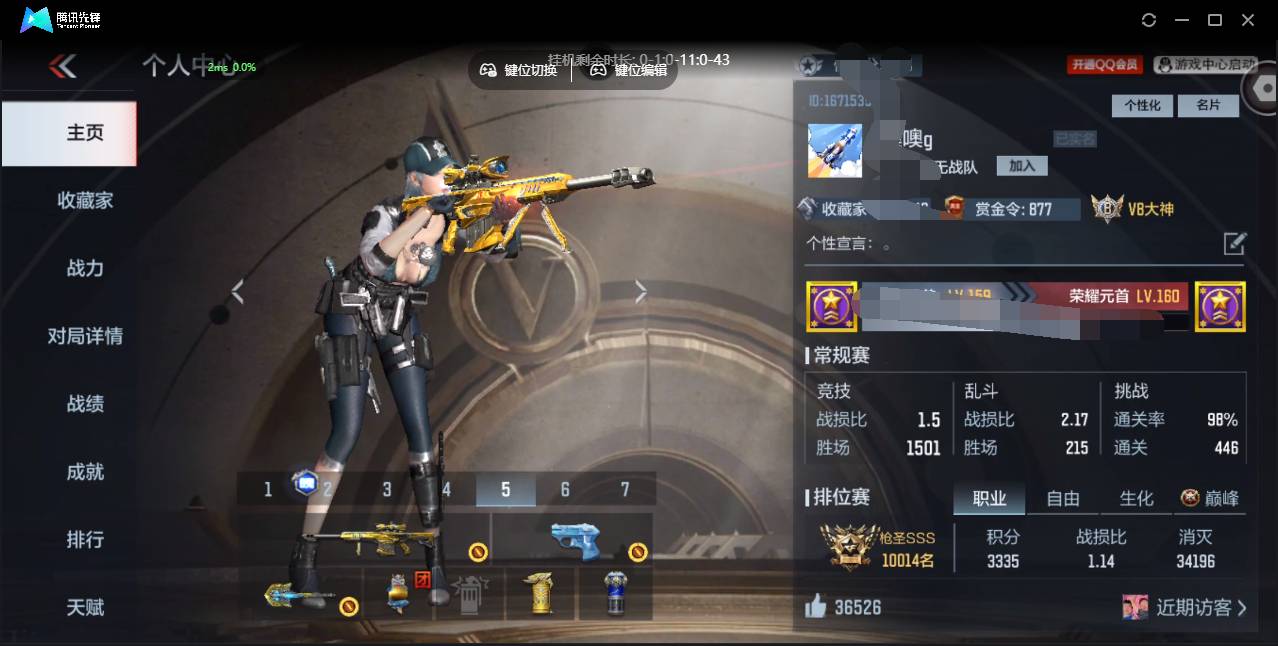Switch ranked stats to 自由 tab
Screen dimensions: 1278x646
[1062, 498]
